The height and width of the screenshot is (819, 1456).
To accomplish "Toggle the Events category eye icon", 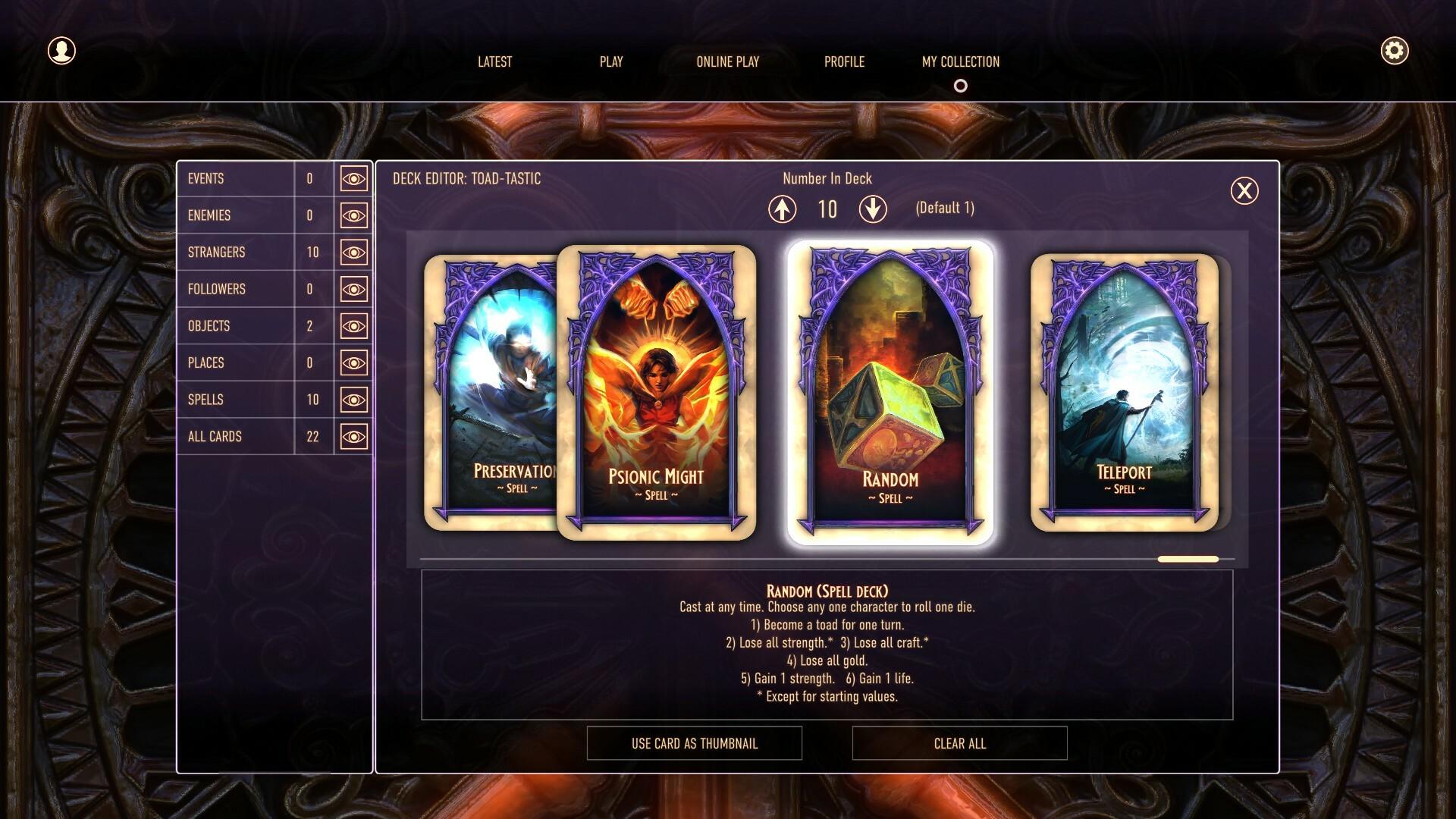I will click(353, 179).
